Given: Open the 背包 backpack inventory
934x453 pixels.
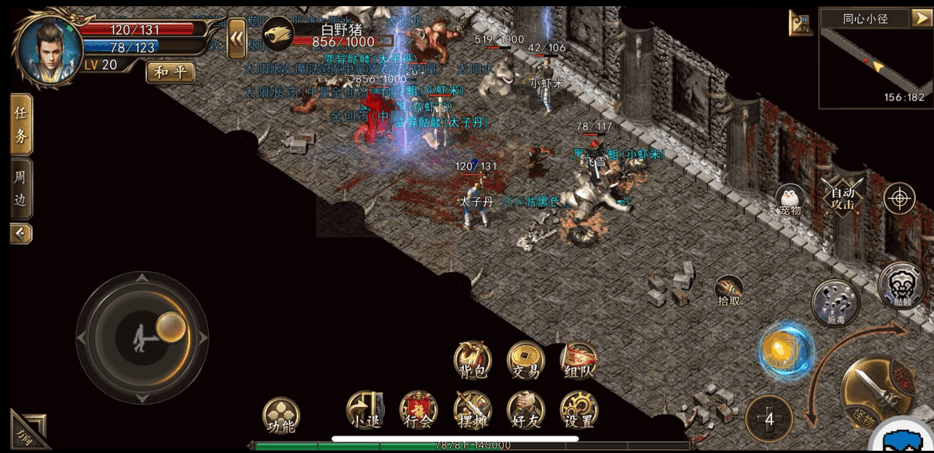Looking at the screenshot, I should [472, 359].
